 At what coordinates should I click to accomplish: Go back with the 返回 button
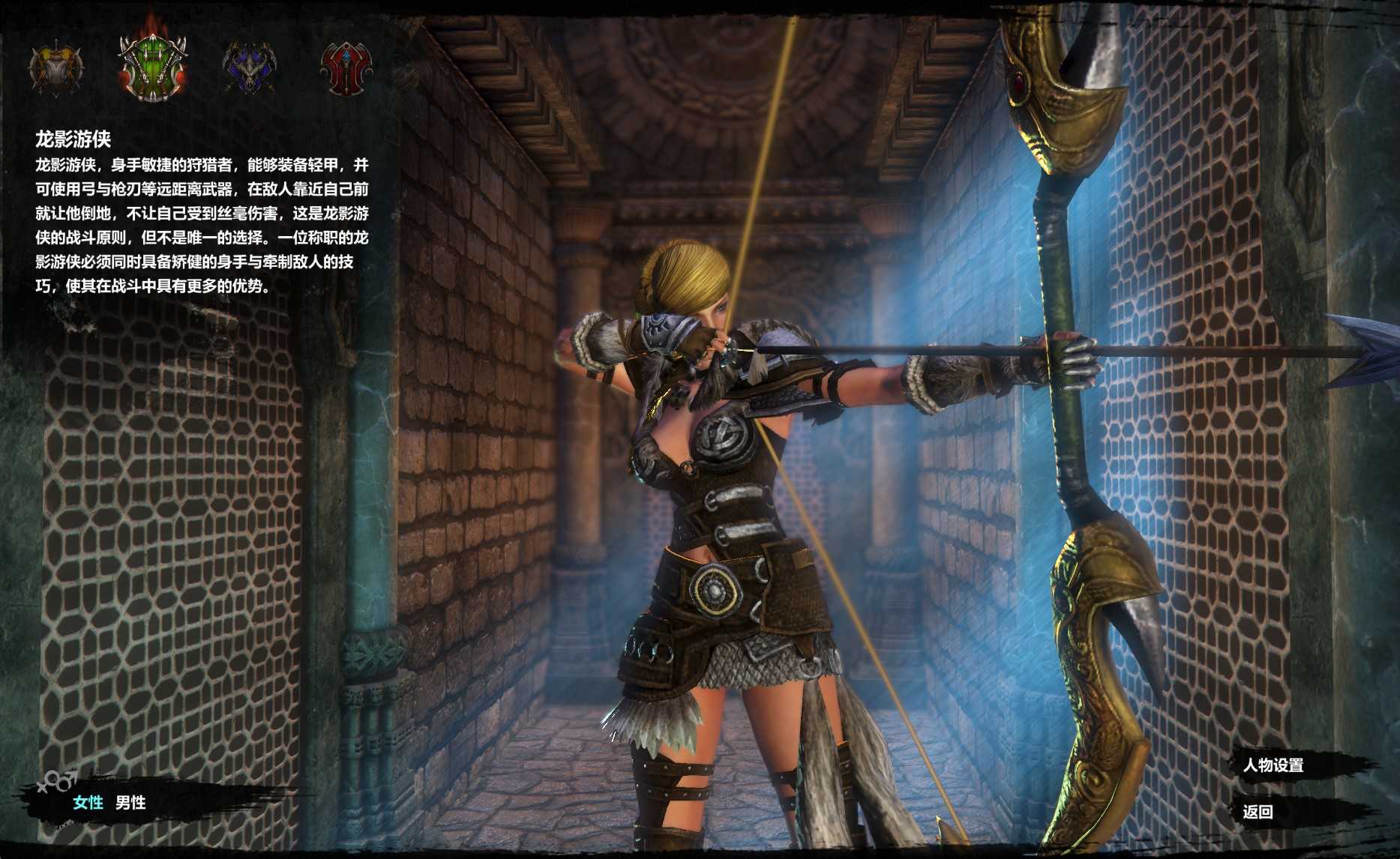tap(1258, 812)
